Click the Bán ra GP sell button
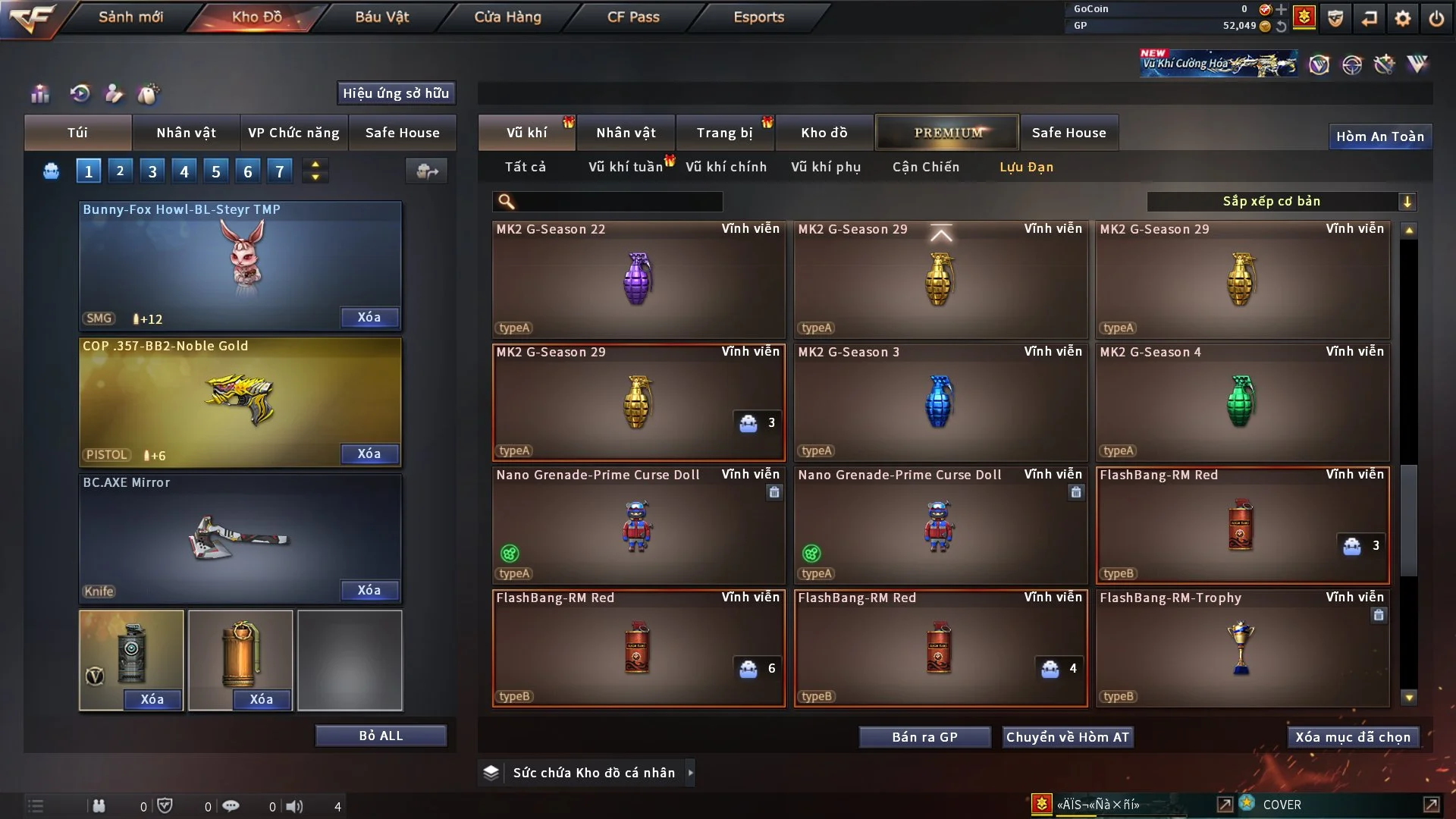The width and height of the screenshot is (1456, 819). point(924,737)
